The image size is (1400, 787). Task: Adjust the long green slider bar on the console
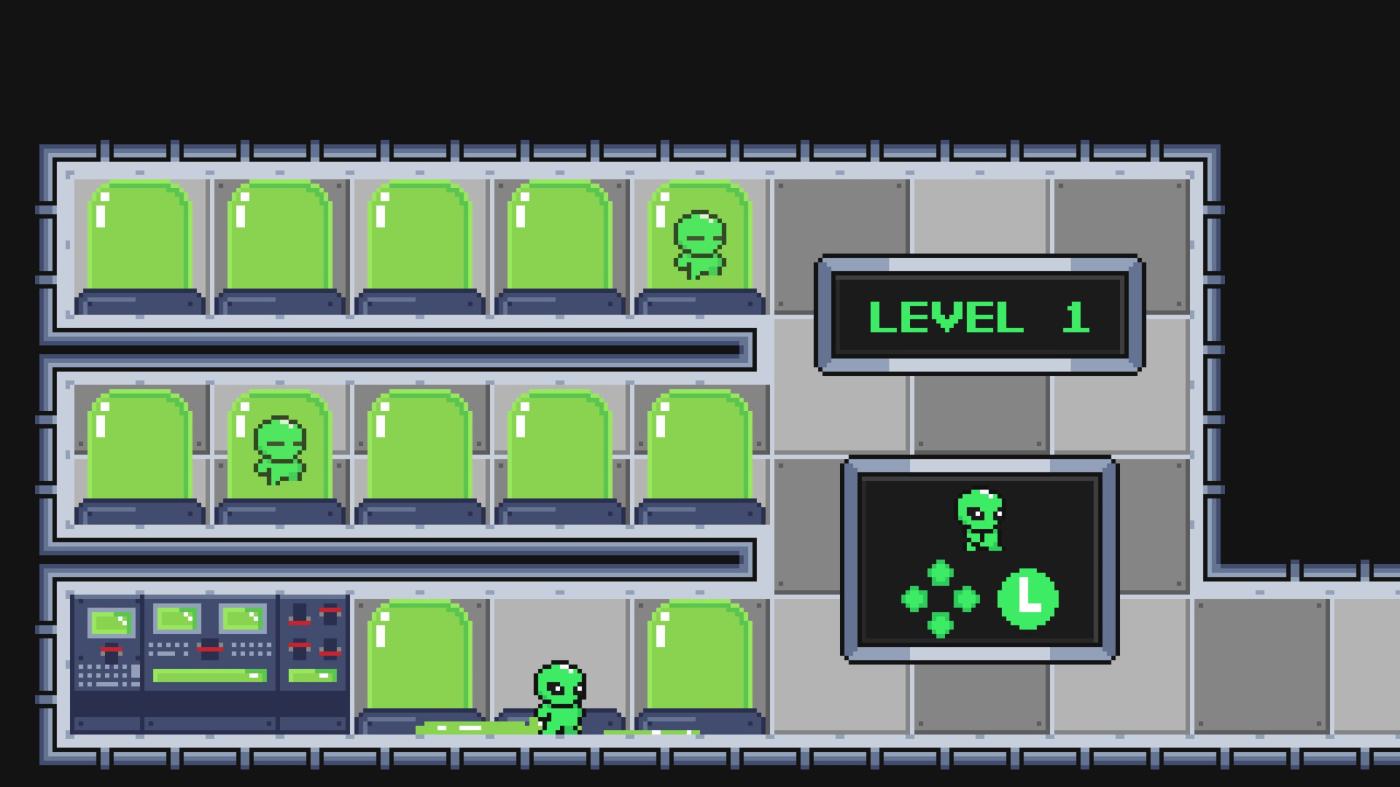click(x=210, y=675)
